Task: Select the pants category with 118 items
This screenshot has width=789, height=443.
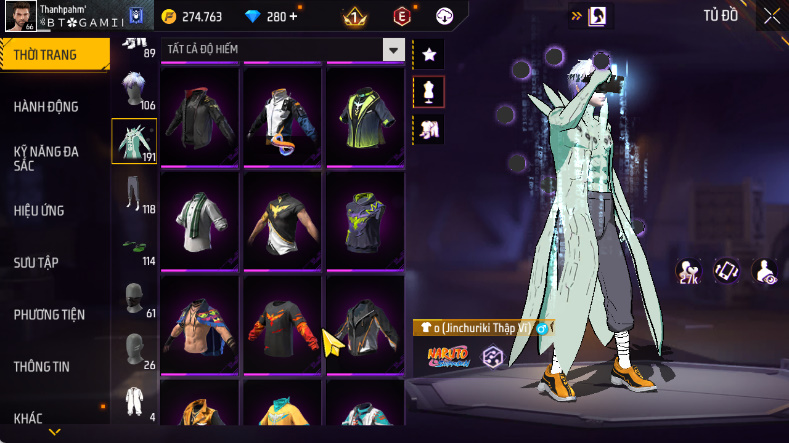Action: [134, 196]
